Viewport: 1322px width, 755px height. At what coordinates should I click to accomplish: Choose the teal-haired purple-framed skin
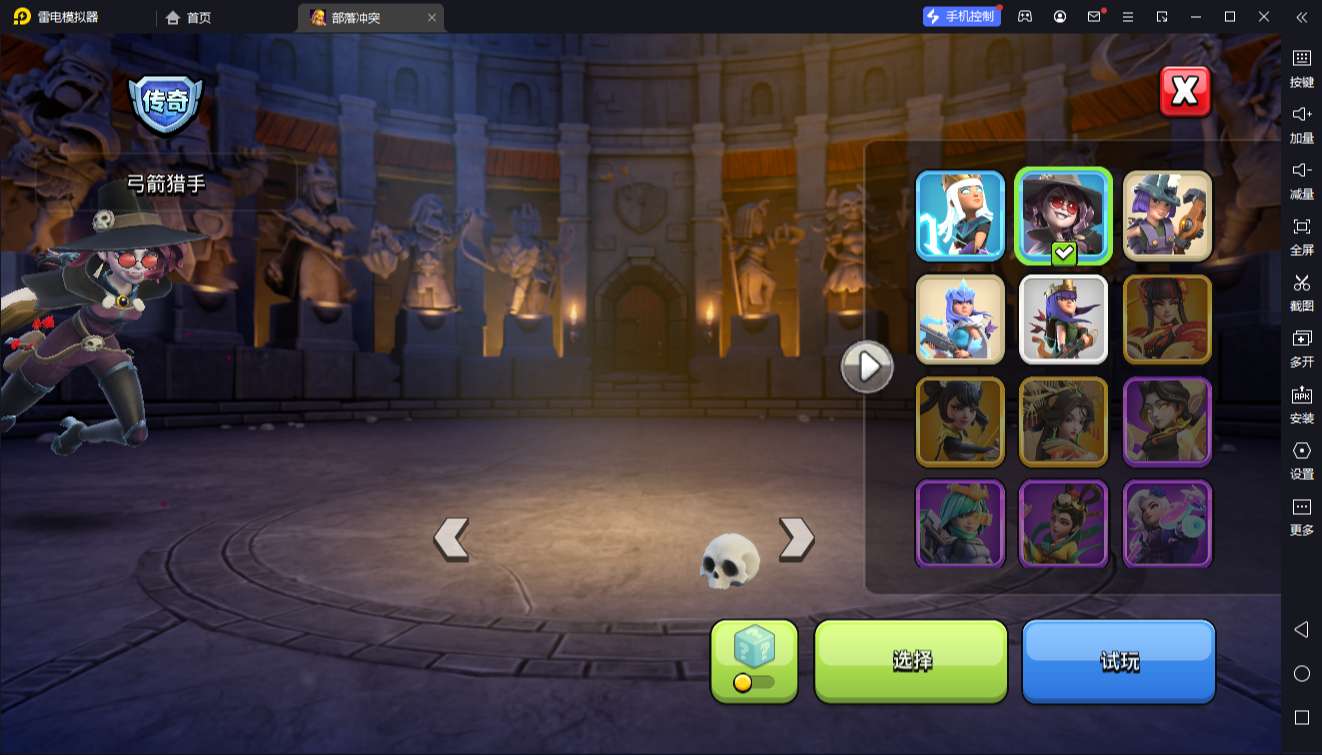[x=960, y=524]
